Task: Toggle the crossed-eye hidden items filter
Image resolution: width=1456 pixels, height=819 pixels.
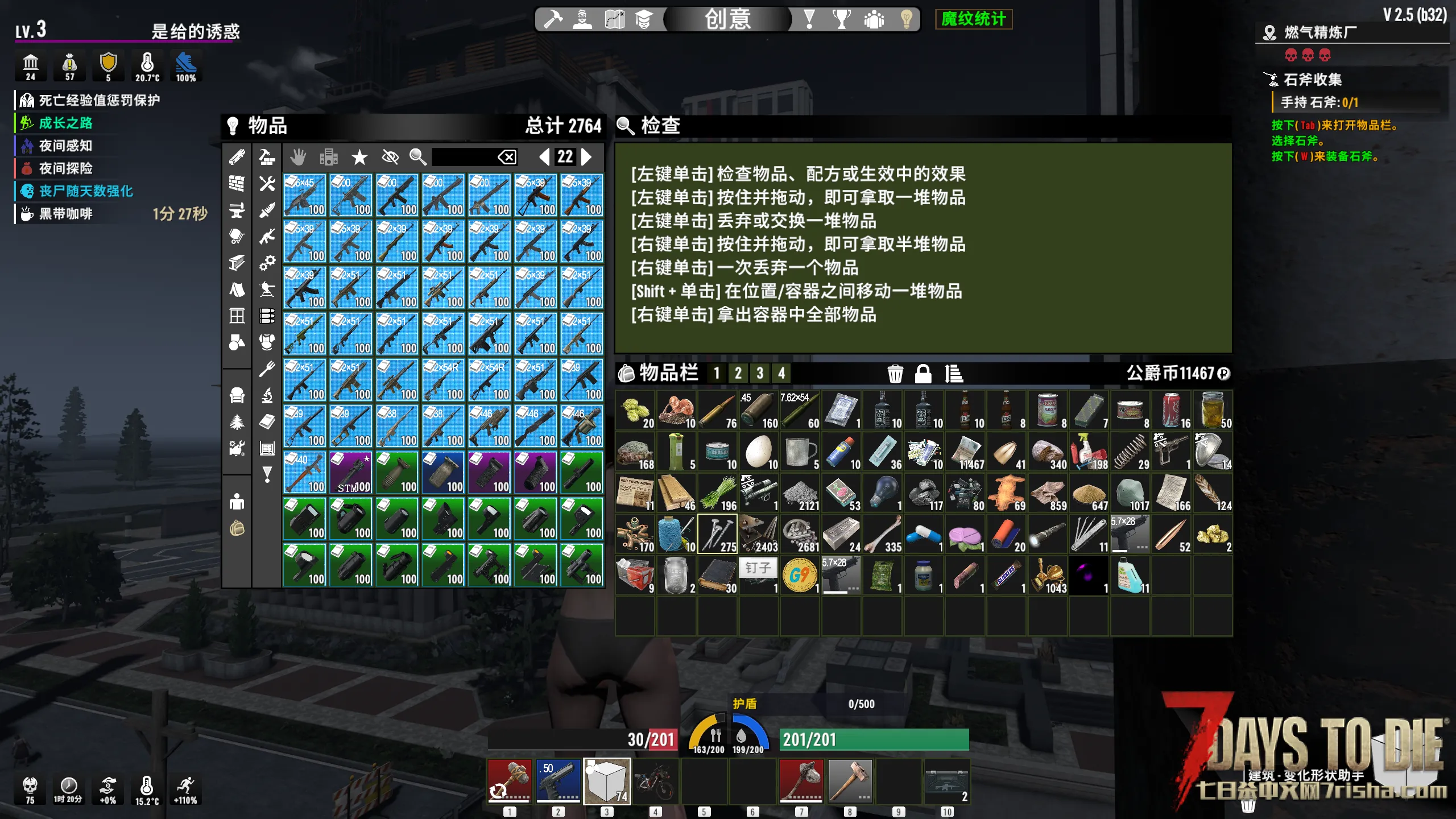Action: click(x=390, y=157)
